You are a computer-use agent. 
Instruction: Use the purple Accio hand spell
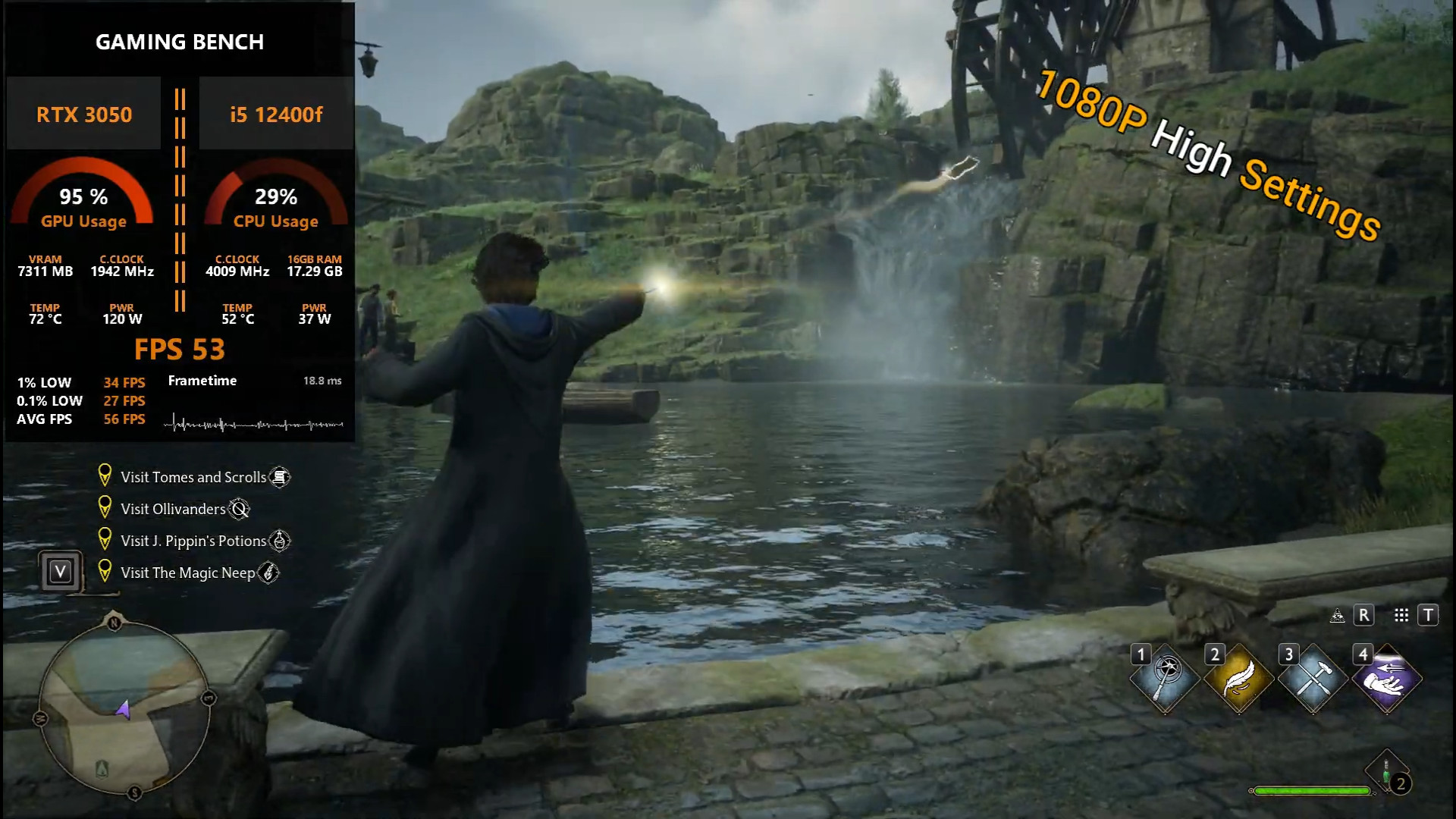[1386, 679]
